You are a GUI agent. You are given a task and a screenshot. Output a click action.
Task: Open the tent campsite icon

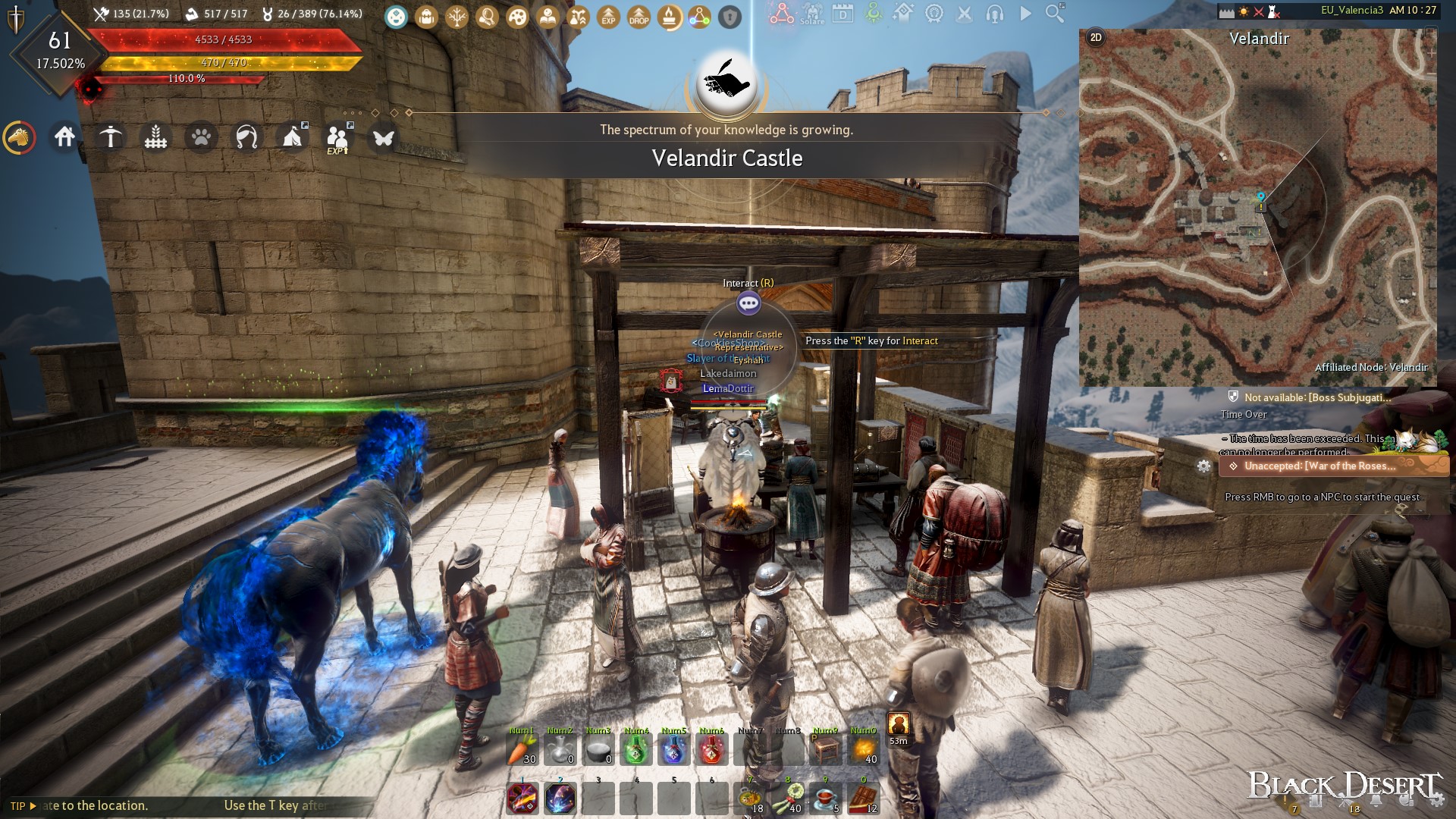coord(292,137)
